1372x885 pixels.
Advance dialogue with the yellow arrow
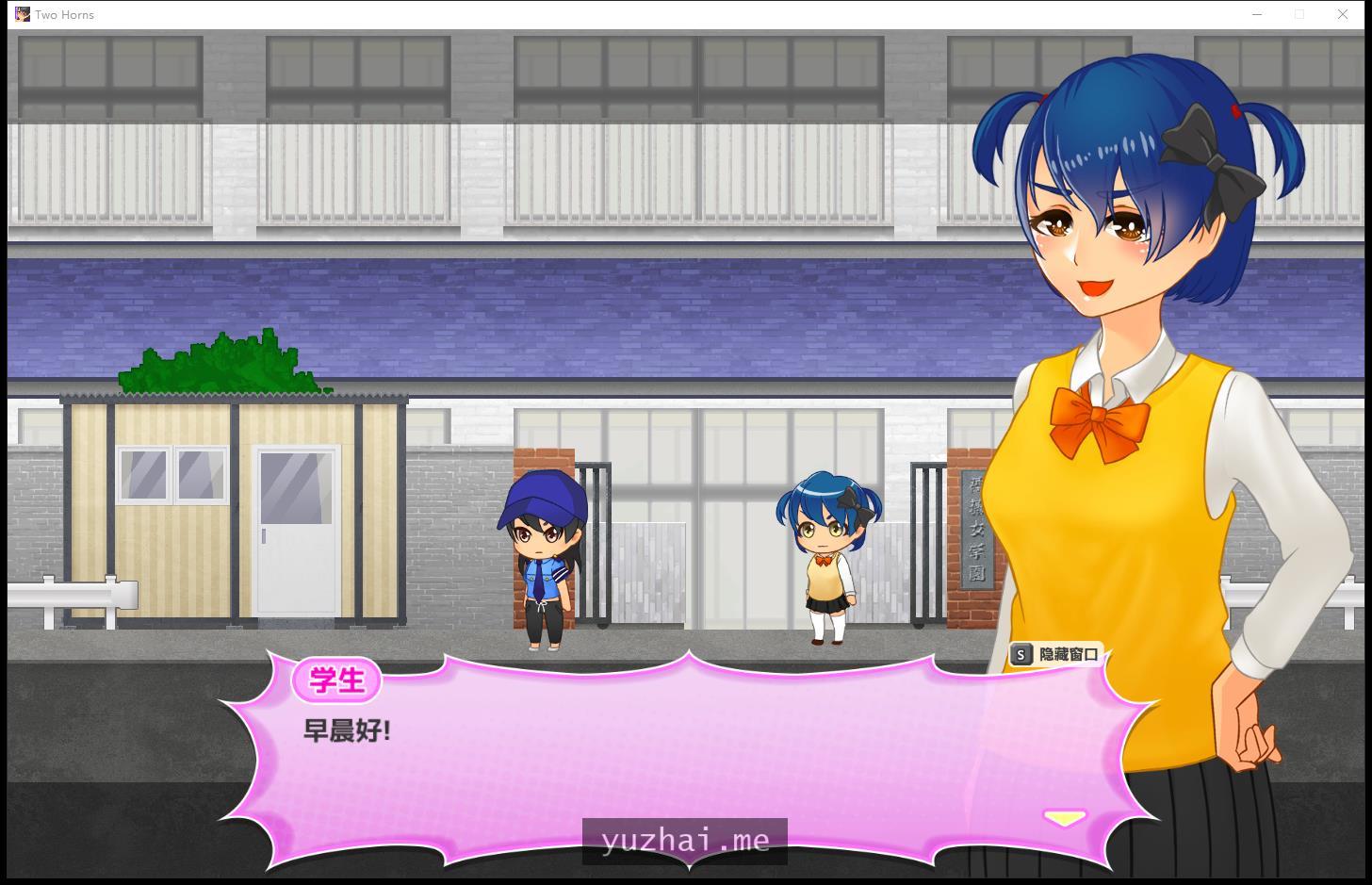pyautogui.click(x=1064, y=817)
